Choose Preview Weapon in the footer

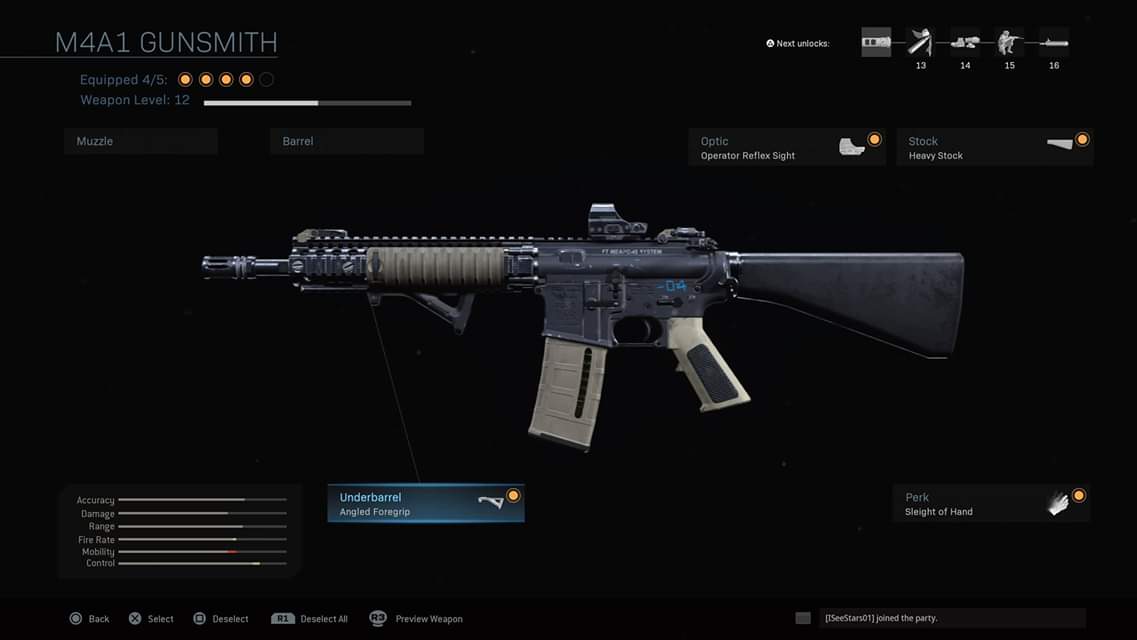(416, 619)
